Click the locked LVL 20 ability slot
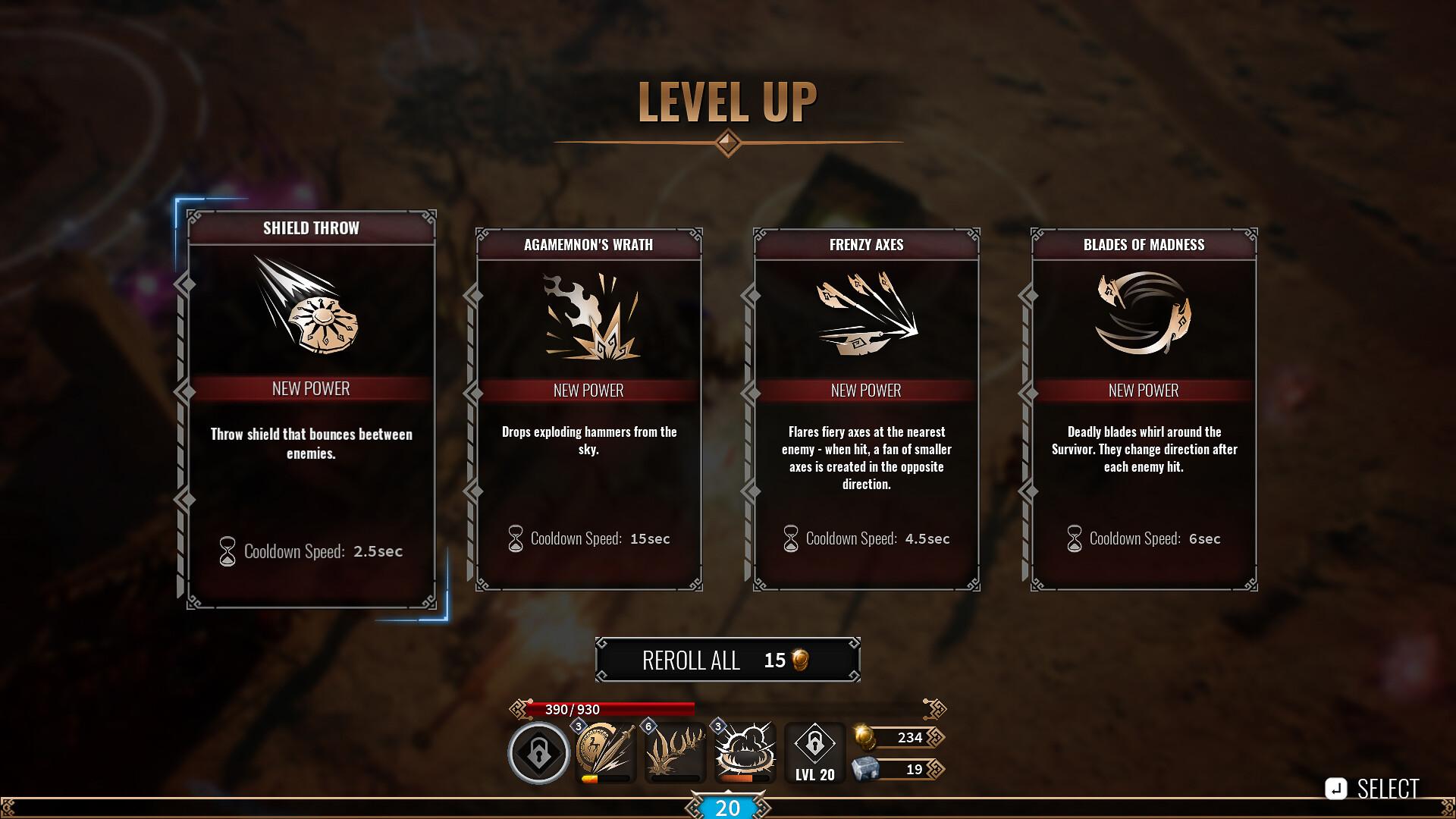Viewport: 1456px width, 819px height. (814, 752)
